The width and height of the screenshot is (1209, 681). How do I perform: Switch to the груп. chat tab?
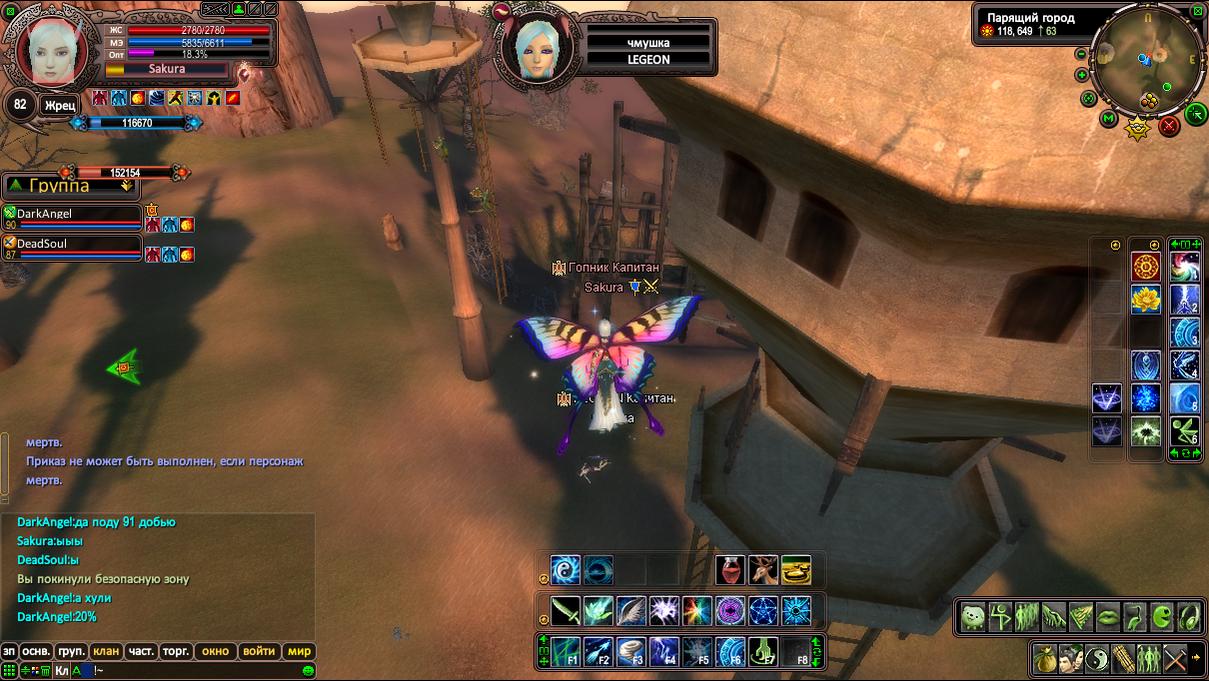pos(71,651)
